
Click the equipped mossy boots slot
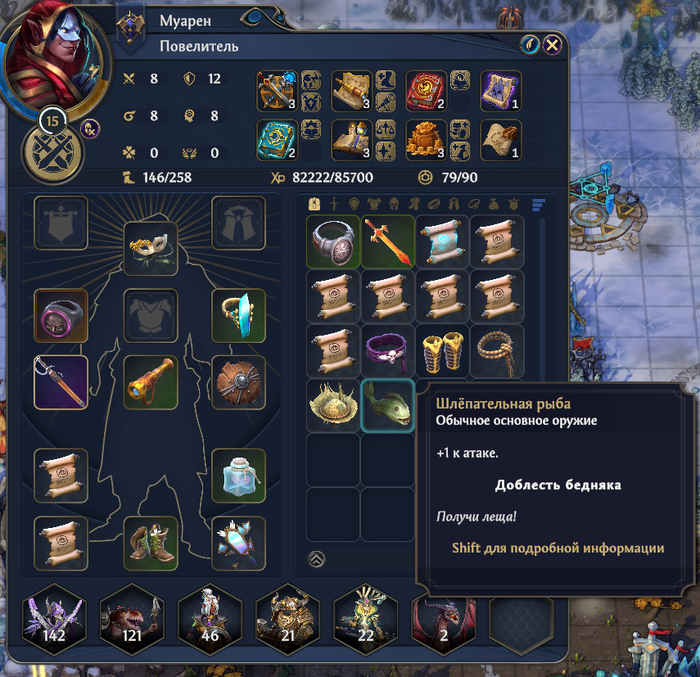click(151, 541)
